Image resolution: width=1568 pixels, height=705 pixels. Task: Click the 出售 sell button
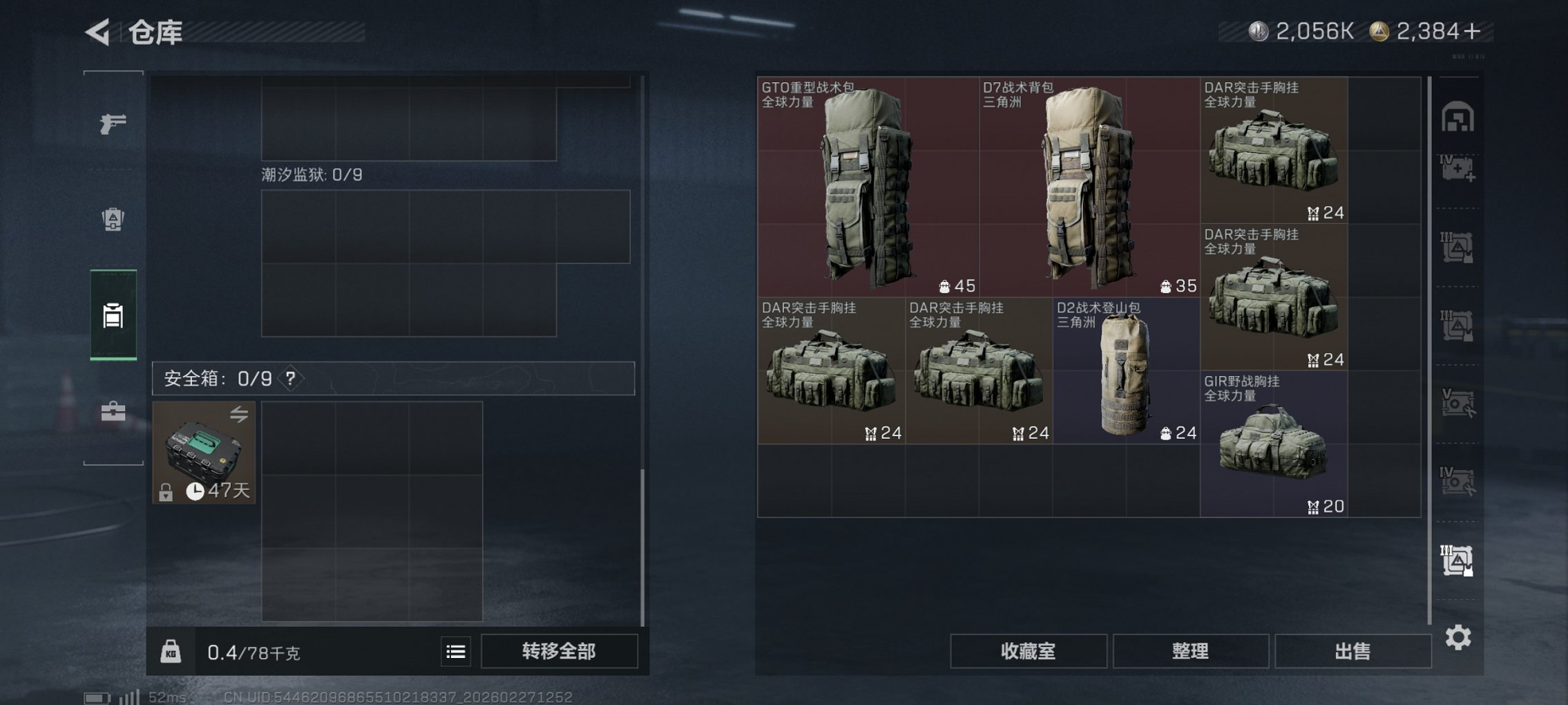click(1353, 650)
